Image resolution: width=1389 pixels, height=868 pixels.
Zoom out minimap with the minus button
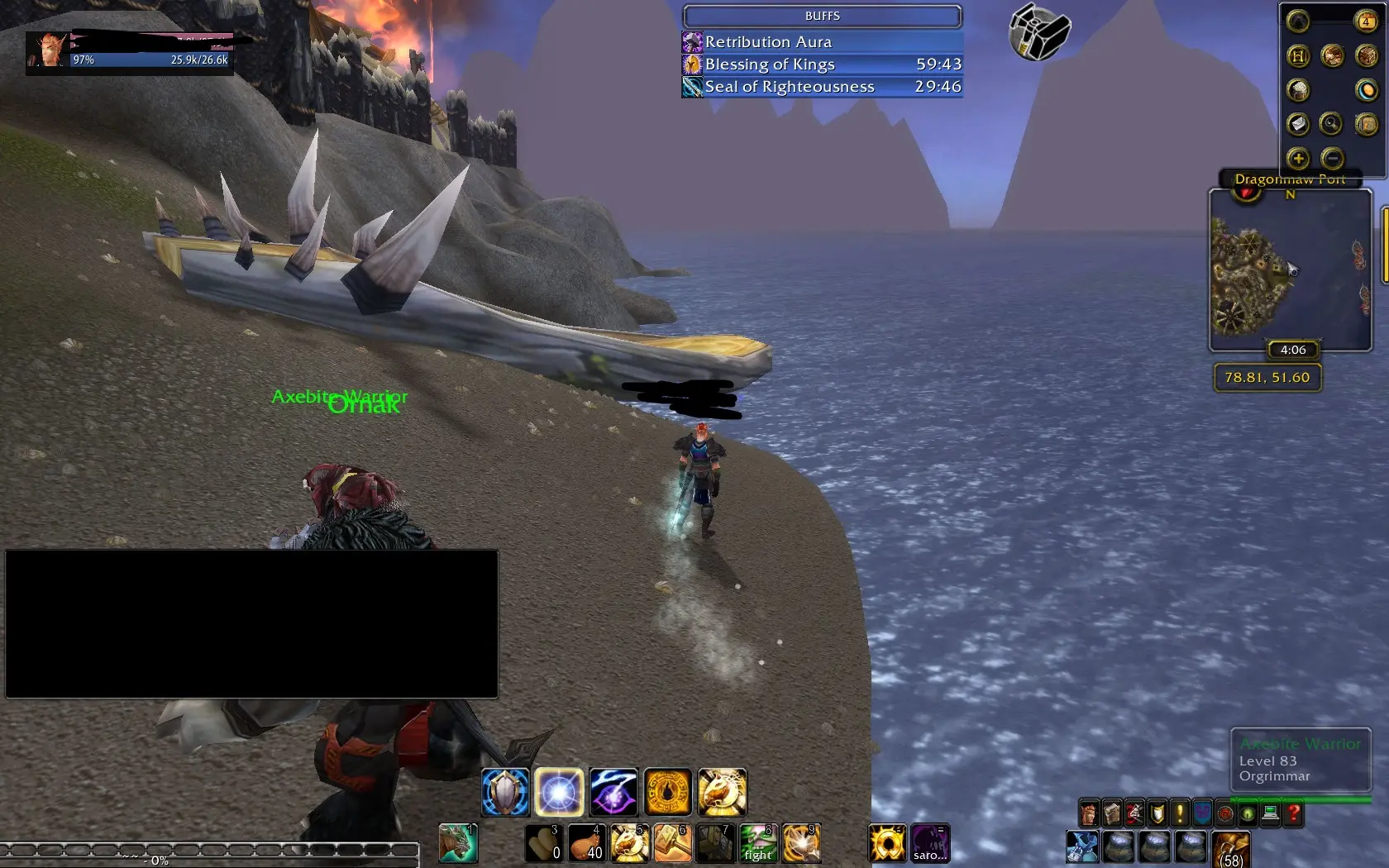[x=1332, y=159]
